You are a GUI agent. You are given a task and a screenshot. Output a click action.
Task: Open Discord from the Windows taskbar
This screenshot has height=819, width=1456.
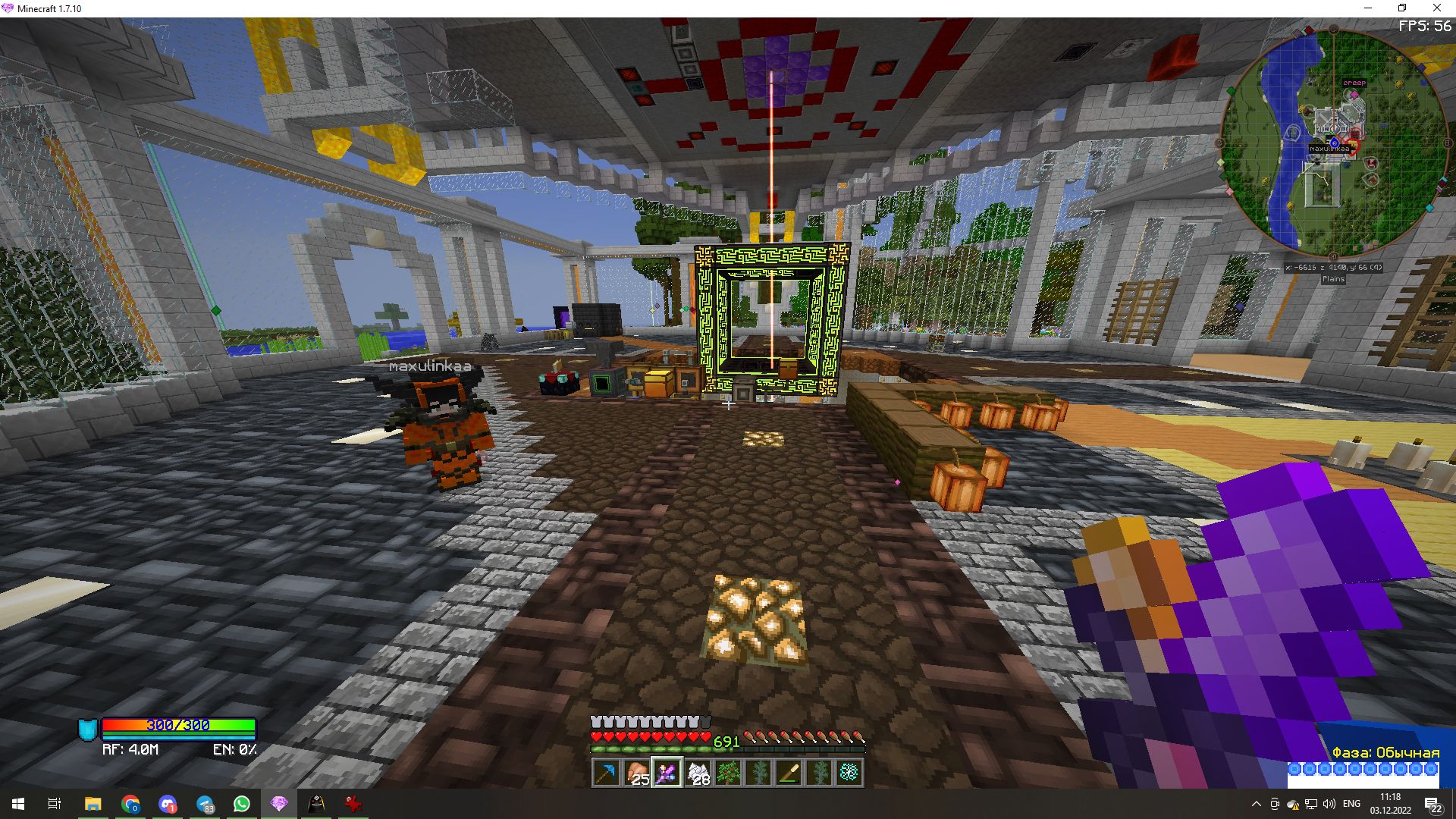pos(168,804)
